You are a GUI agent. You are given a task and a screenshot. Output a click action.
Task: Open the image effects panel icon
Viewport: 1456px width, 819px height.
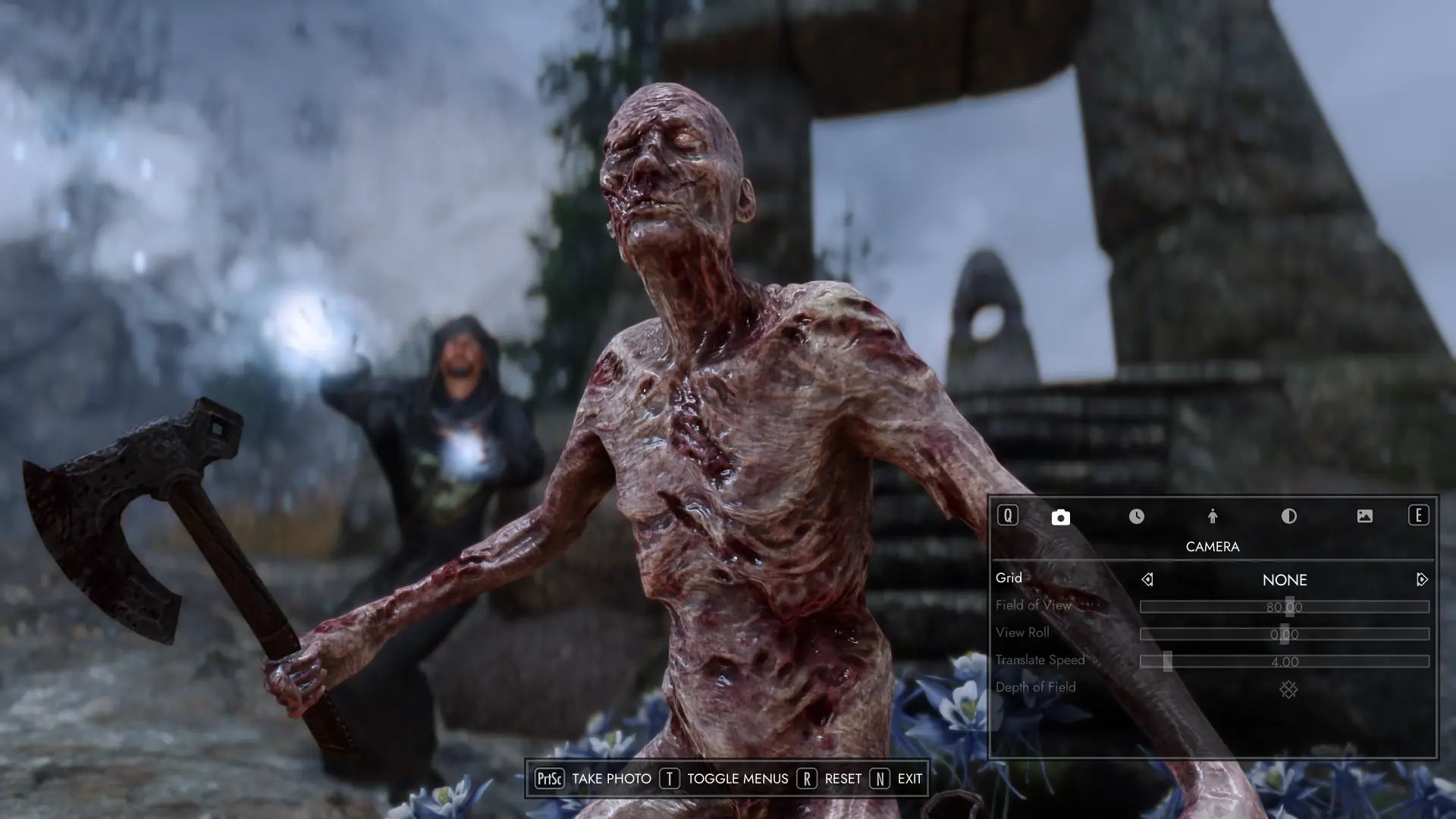(x=1365, y=516)
